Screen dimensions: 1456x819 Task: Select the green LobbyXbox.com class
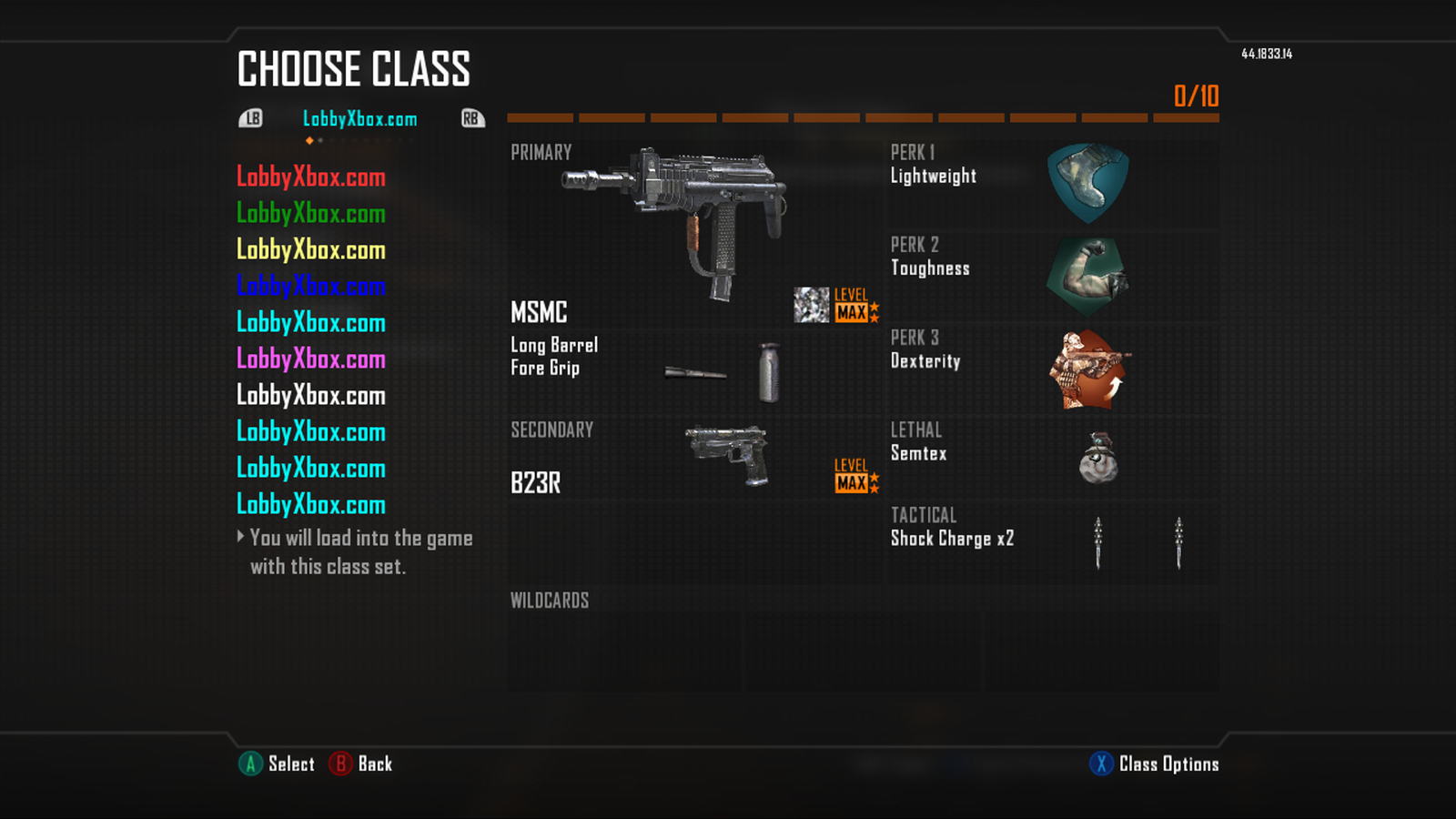pos(311,214)
